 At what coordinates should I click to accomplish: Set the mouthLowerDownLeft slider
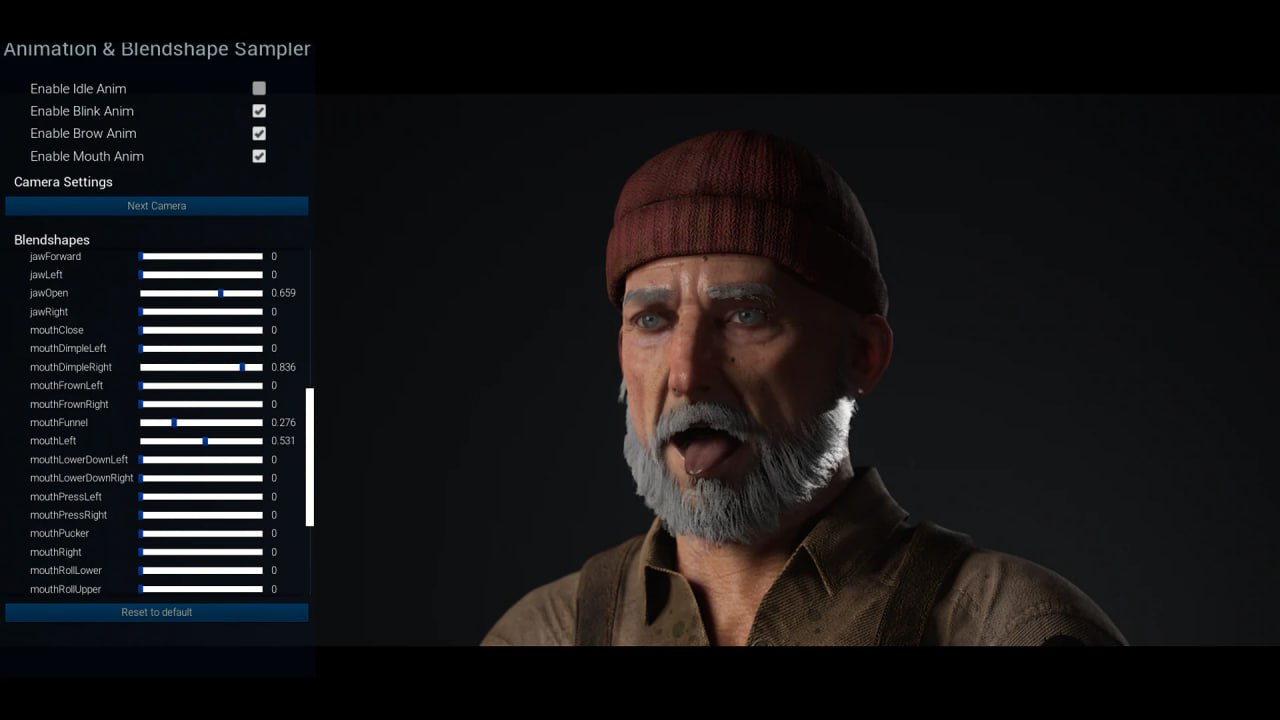200,459
